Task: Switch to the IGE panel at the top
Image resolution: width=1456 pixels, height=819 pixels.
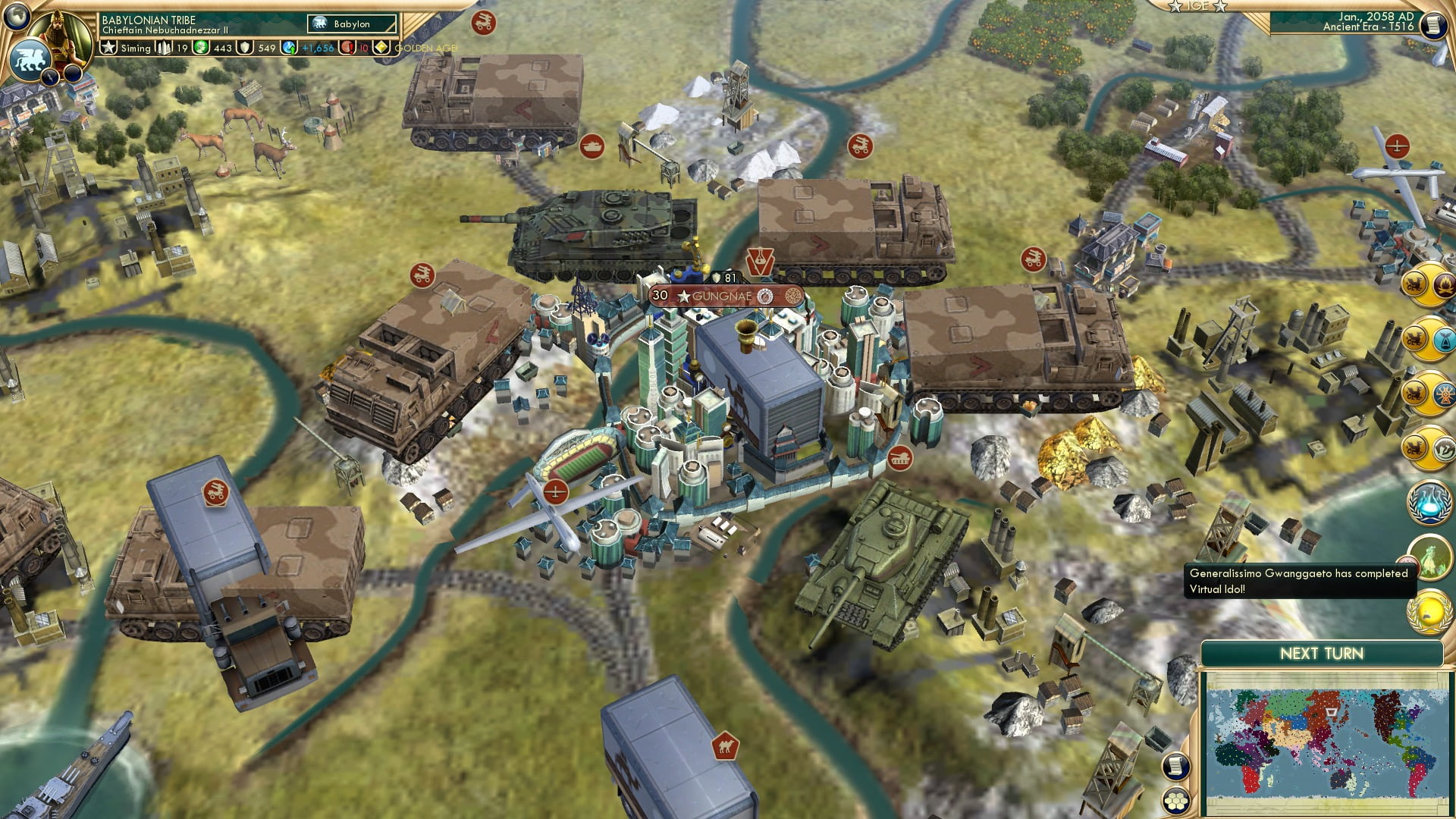Action: pyautogui.click(x=1198, y=7)
